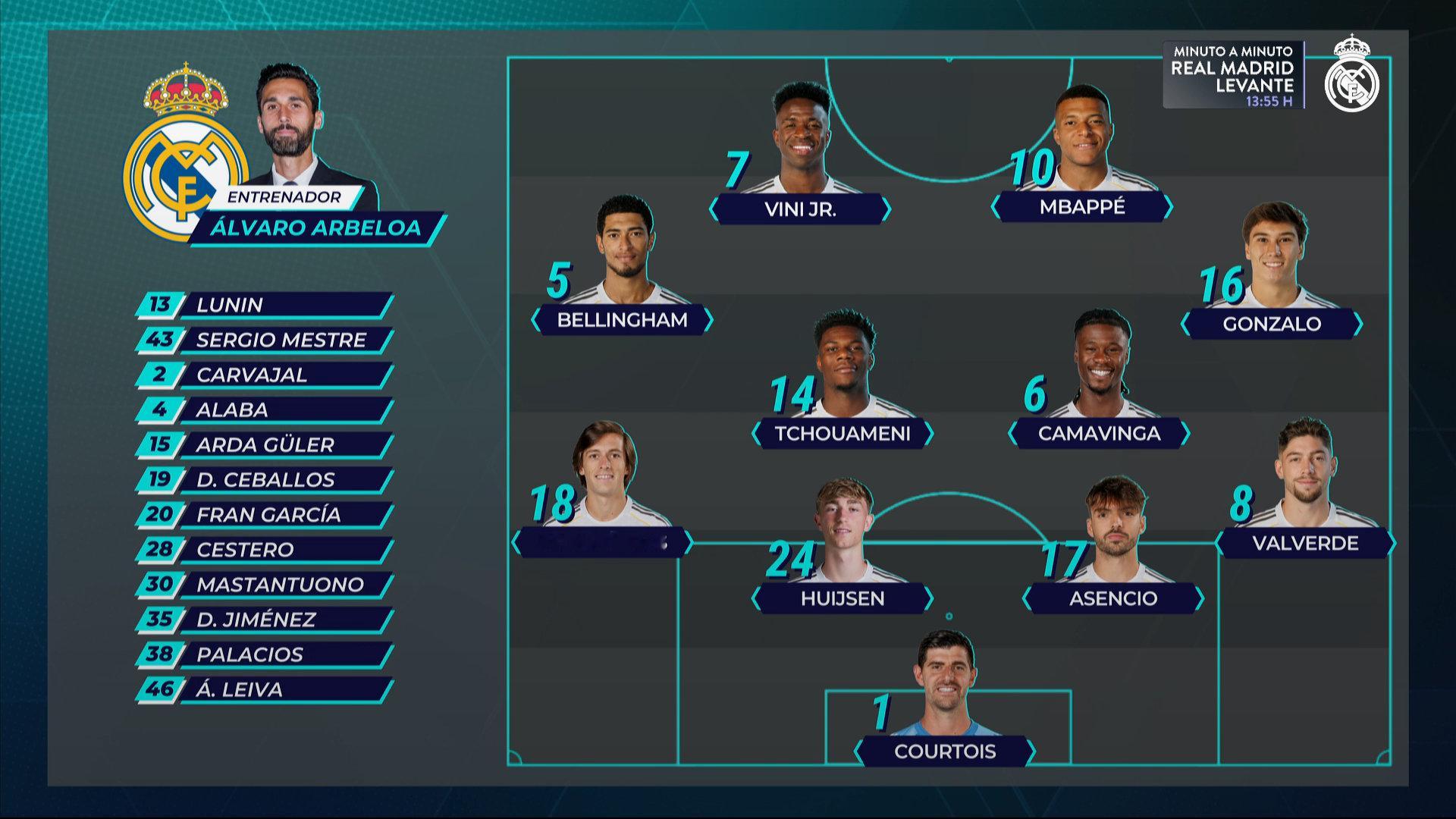Image resolution: width=1456 pixels, height=819 pixels.
Task: Select the Arda Güler substitute row
Action: click(x=265, y=444)
